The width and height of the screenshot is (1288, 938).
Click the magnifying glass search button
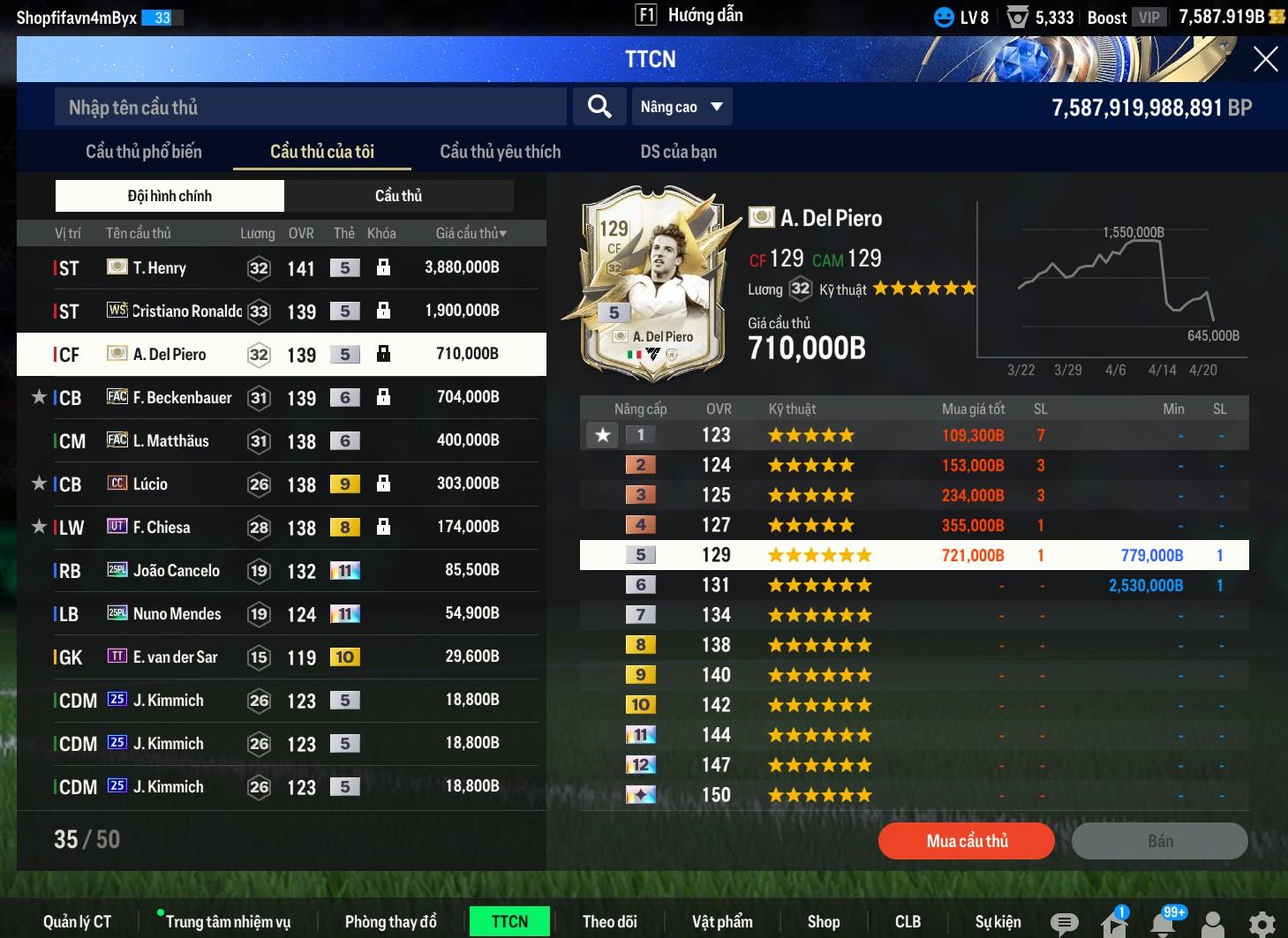[x=599, y=107]
